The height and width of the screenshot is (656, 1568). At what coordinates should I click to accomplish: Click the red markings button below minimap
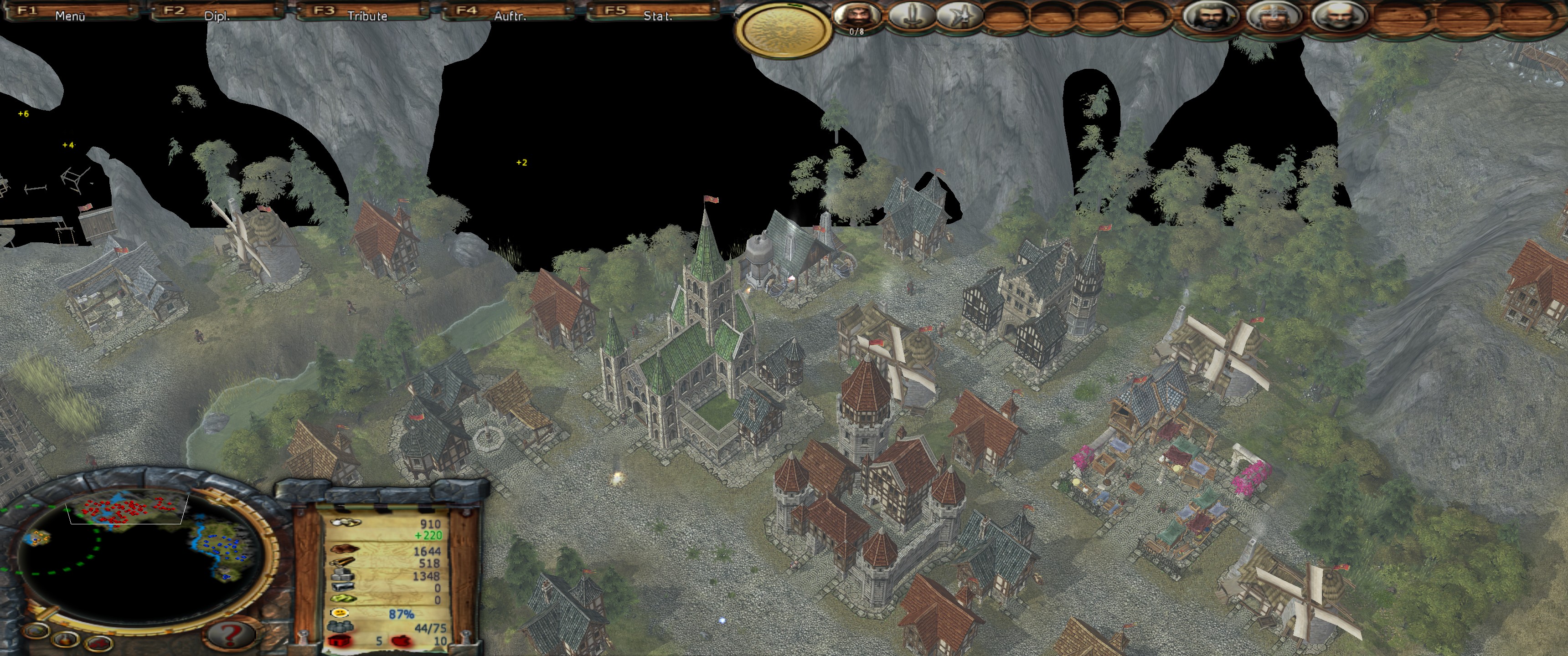point(98,644)
